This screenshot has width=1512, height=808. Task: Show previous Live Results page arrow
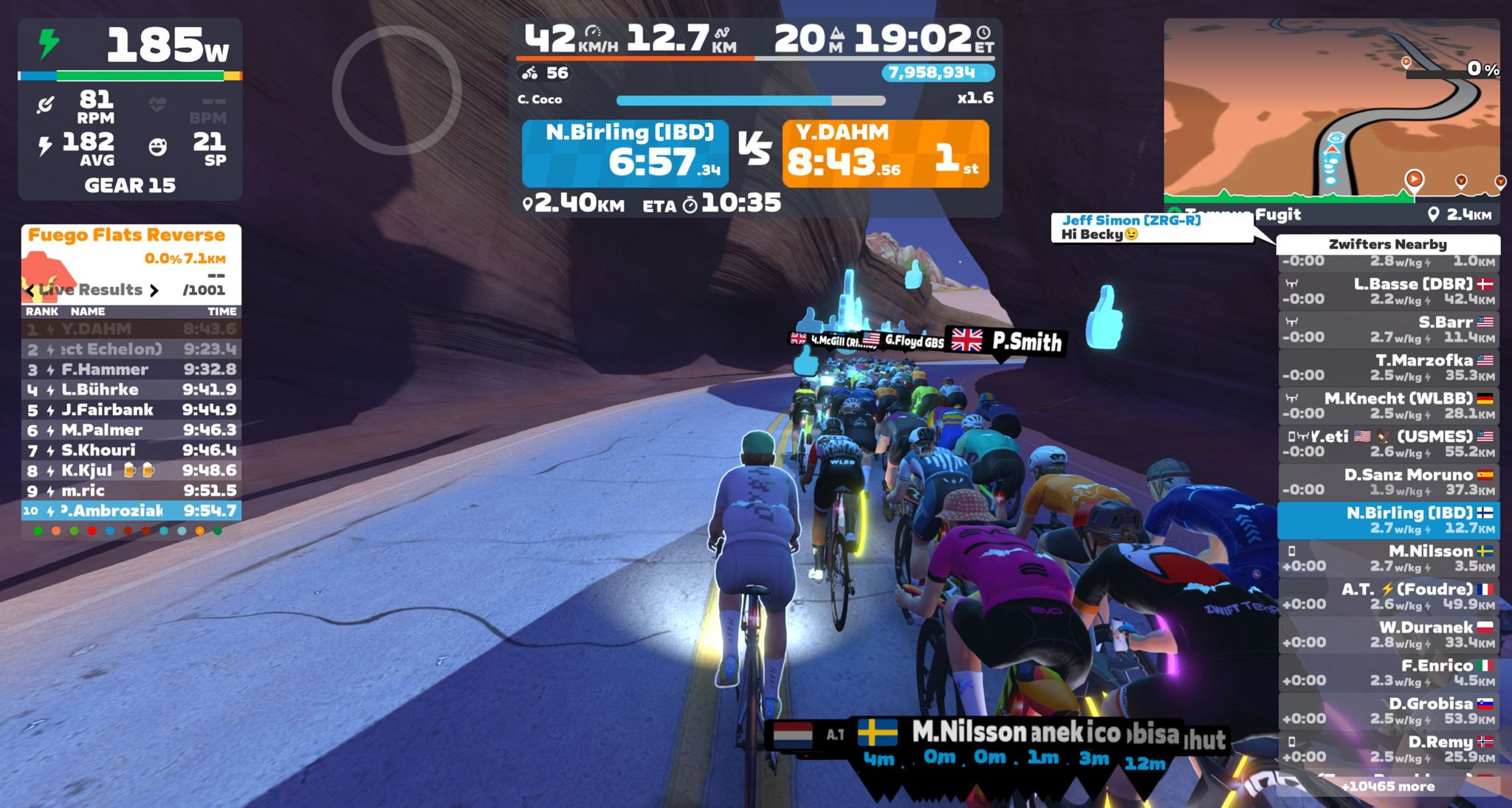[x=30, y=290]
